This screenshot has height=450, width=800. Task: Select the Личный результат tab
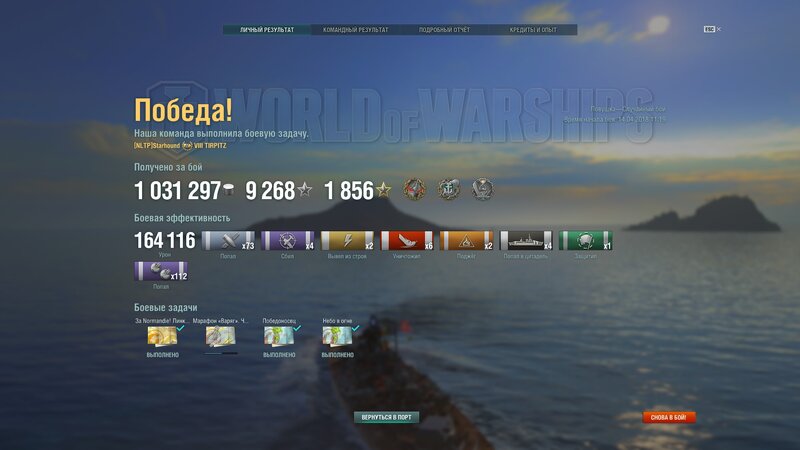(267, 30)
